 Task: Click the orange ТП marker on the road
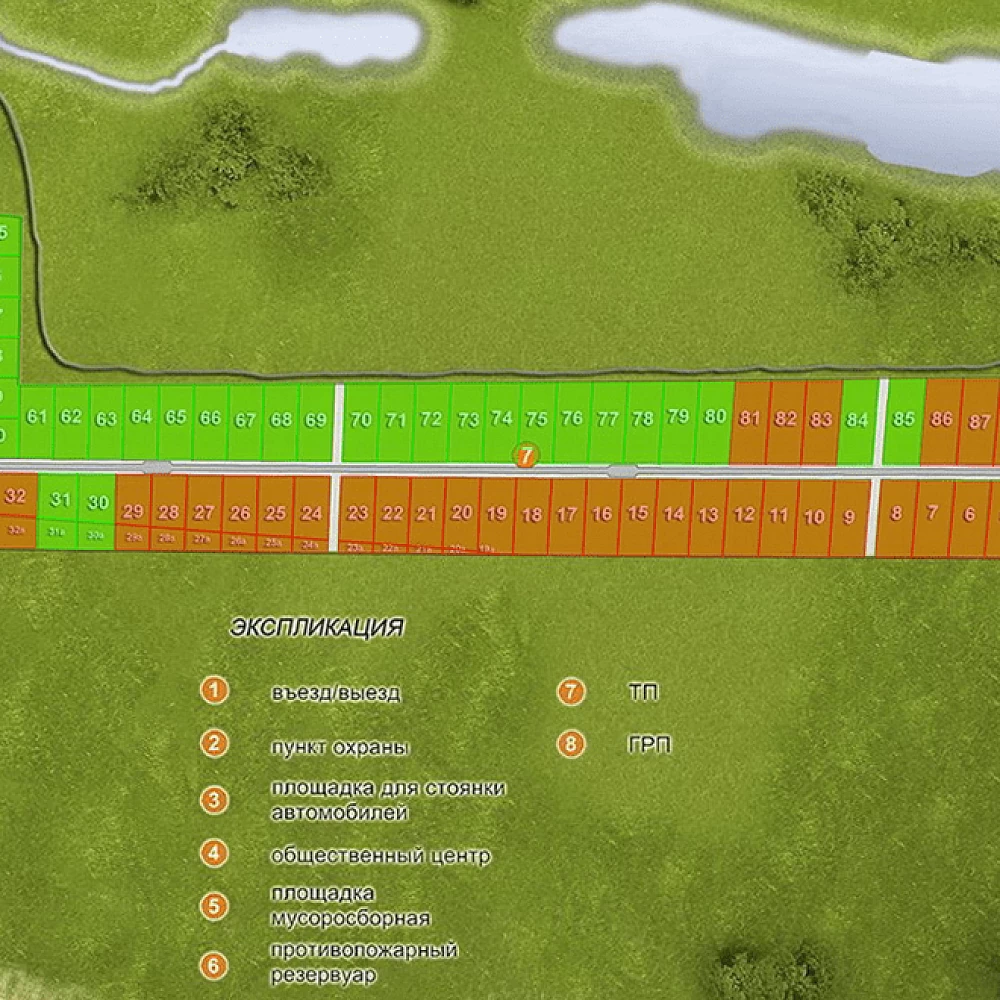527,455
